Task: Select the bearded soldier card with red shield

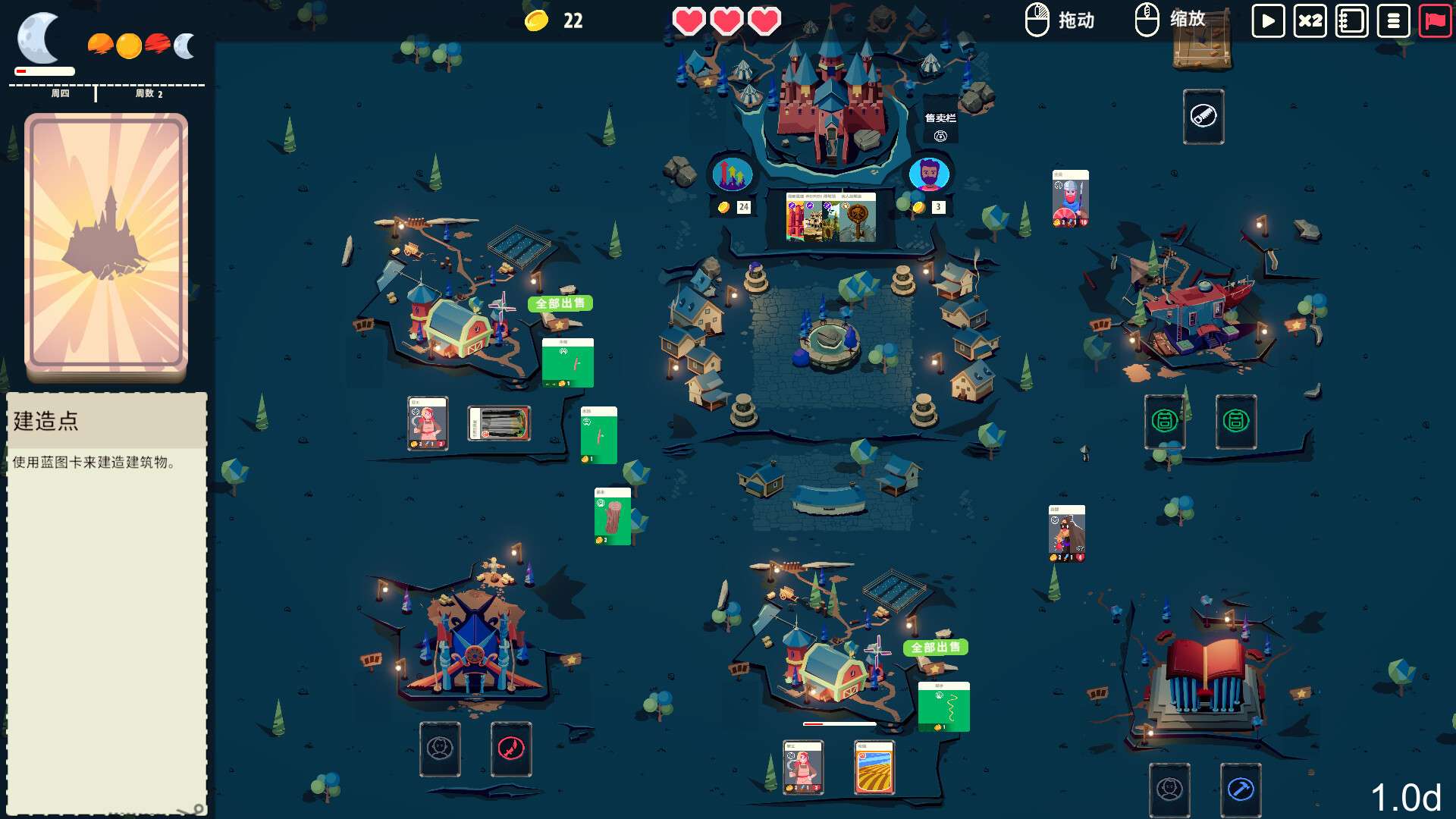Action: pos(1070,198)
